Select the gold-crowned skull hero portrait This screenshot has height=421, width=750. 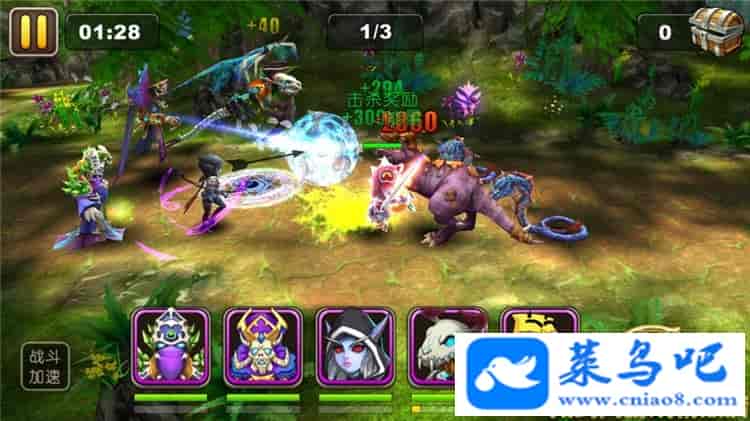262,347
